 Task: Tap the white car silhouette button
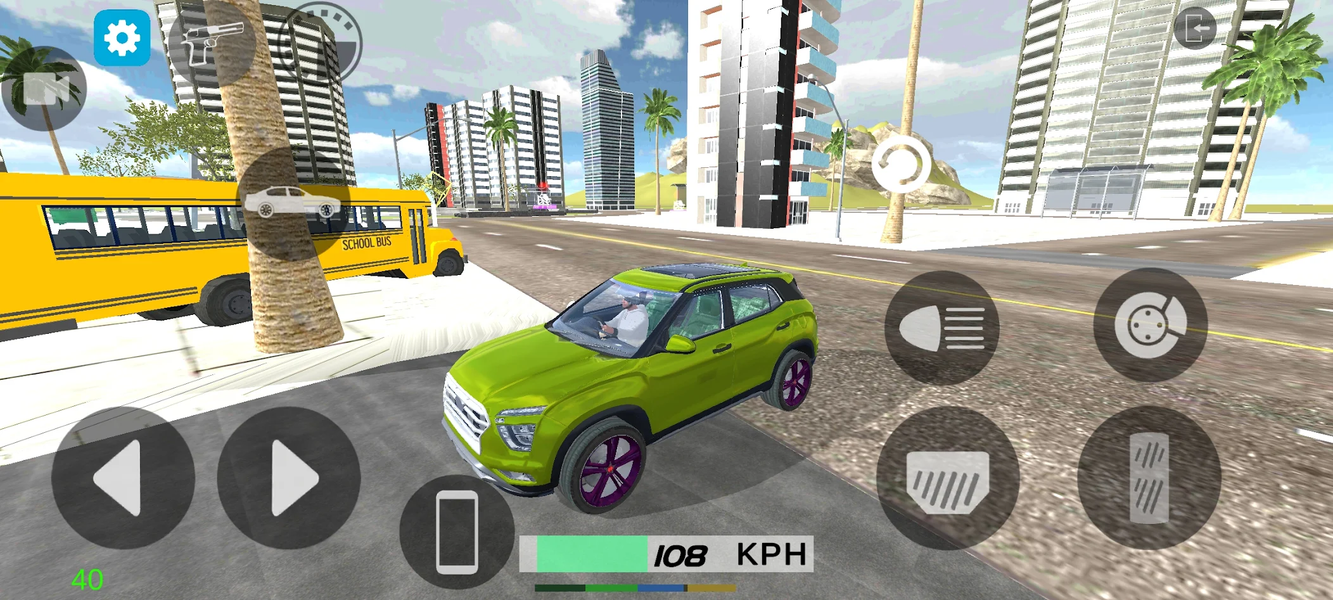point(292,203)
